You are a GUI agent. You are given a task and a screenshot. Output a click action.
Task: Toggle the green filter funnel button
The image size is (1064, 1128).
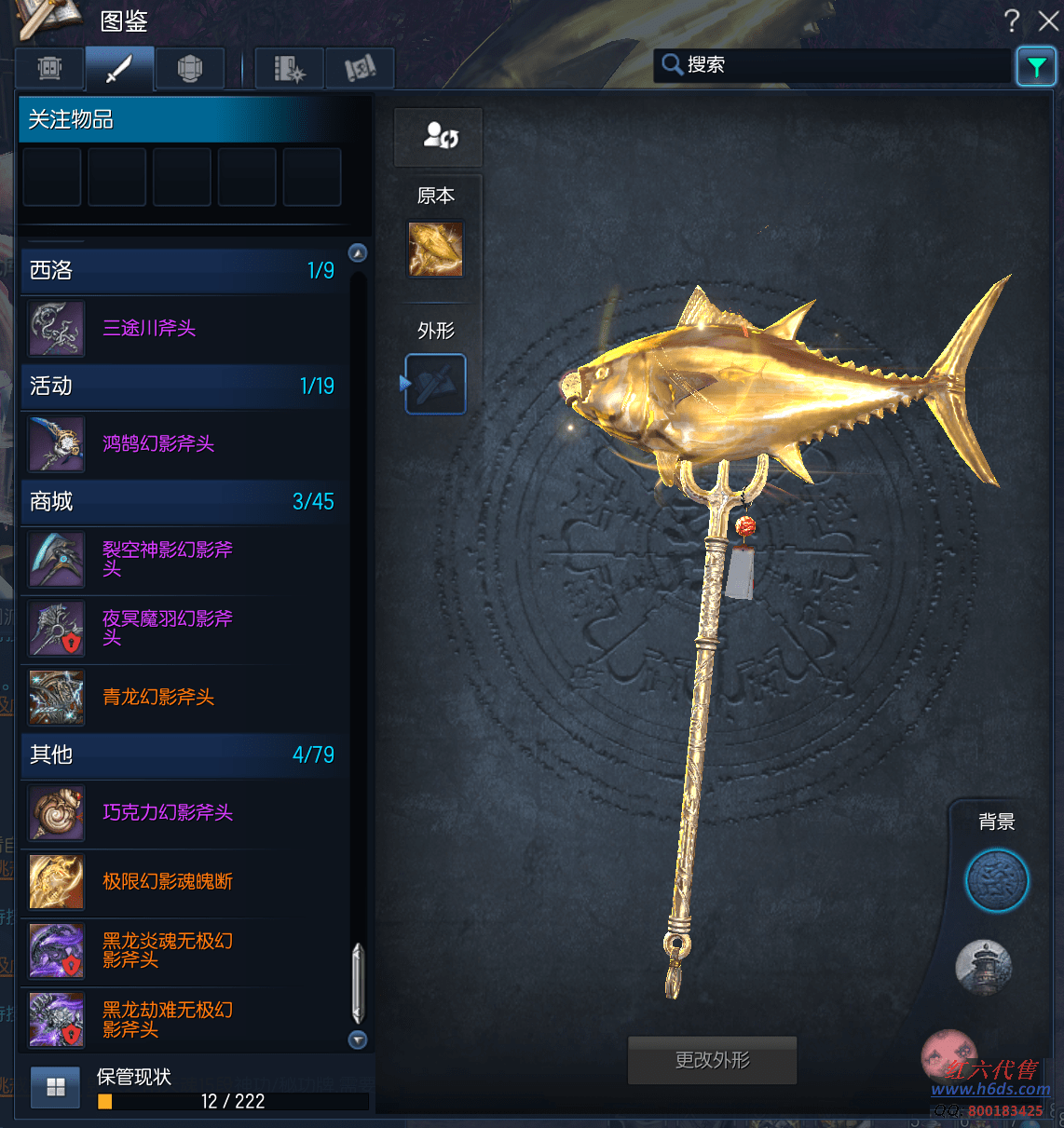click(x=1036, y=66)
